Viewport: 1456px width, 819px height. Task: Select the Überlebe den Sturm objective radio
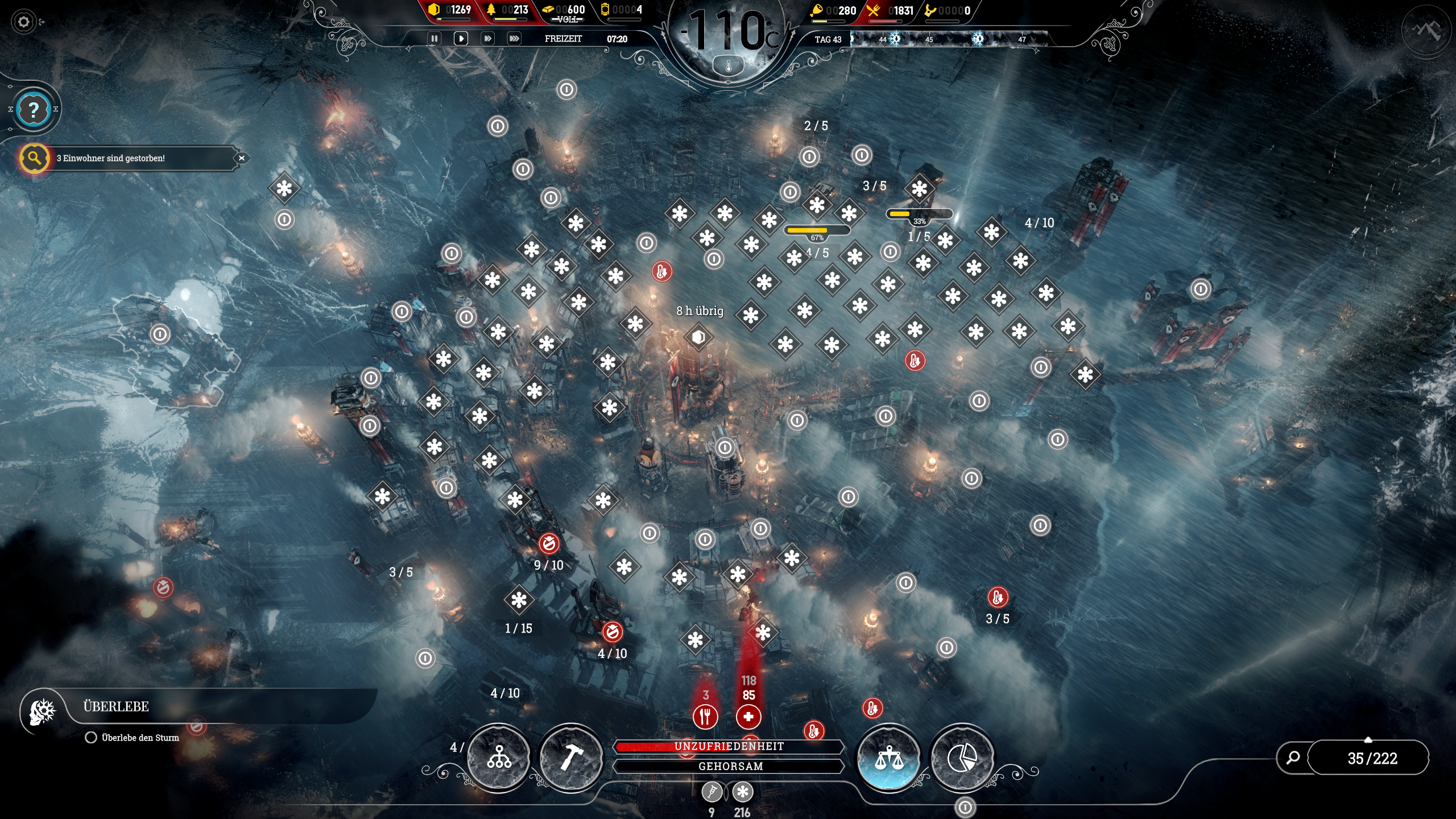90,738
